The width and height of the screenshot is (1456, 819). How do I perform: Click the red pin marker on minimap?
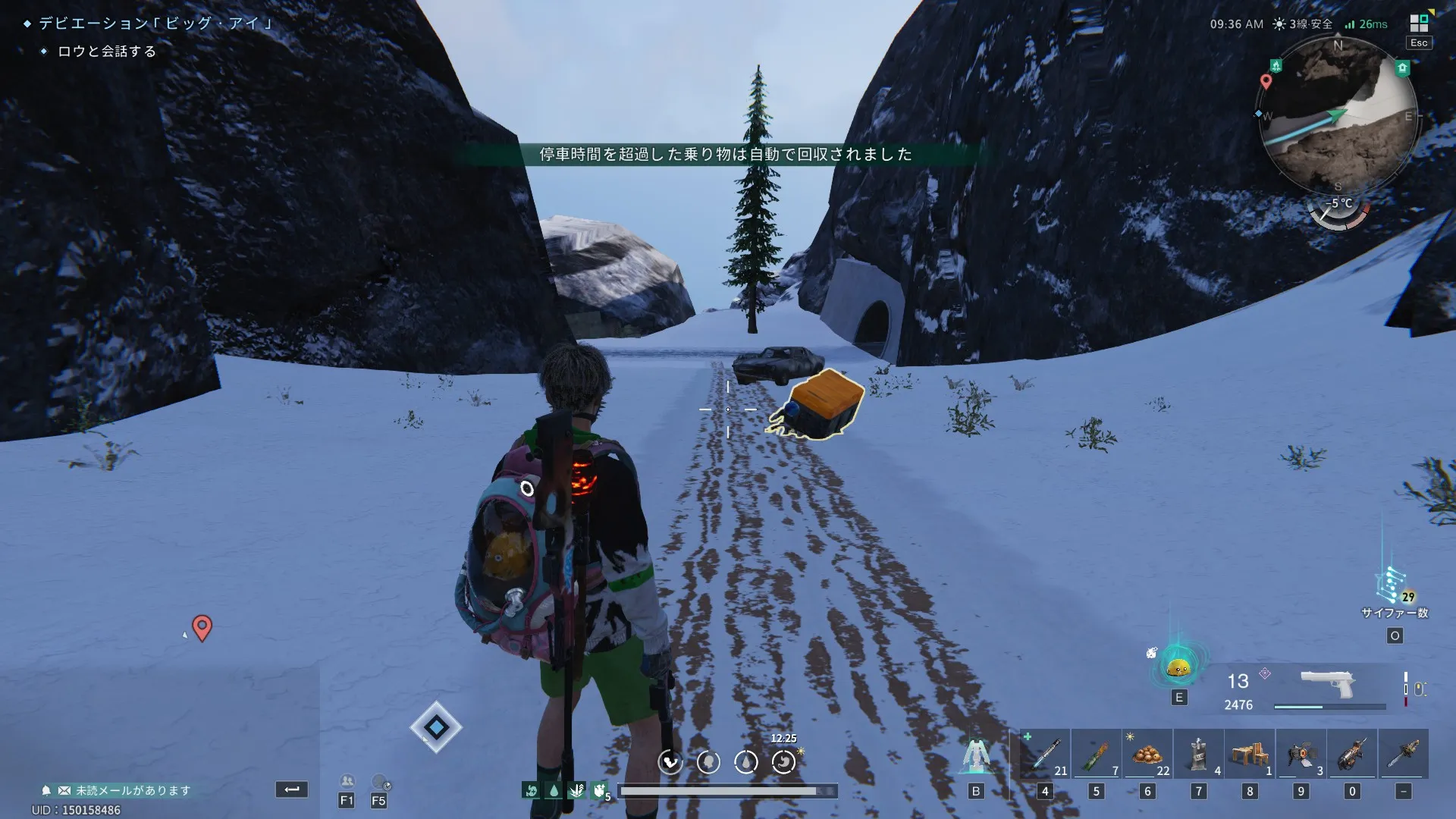[x=1266, y=80]
